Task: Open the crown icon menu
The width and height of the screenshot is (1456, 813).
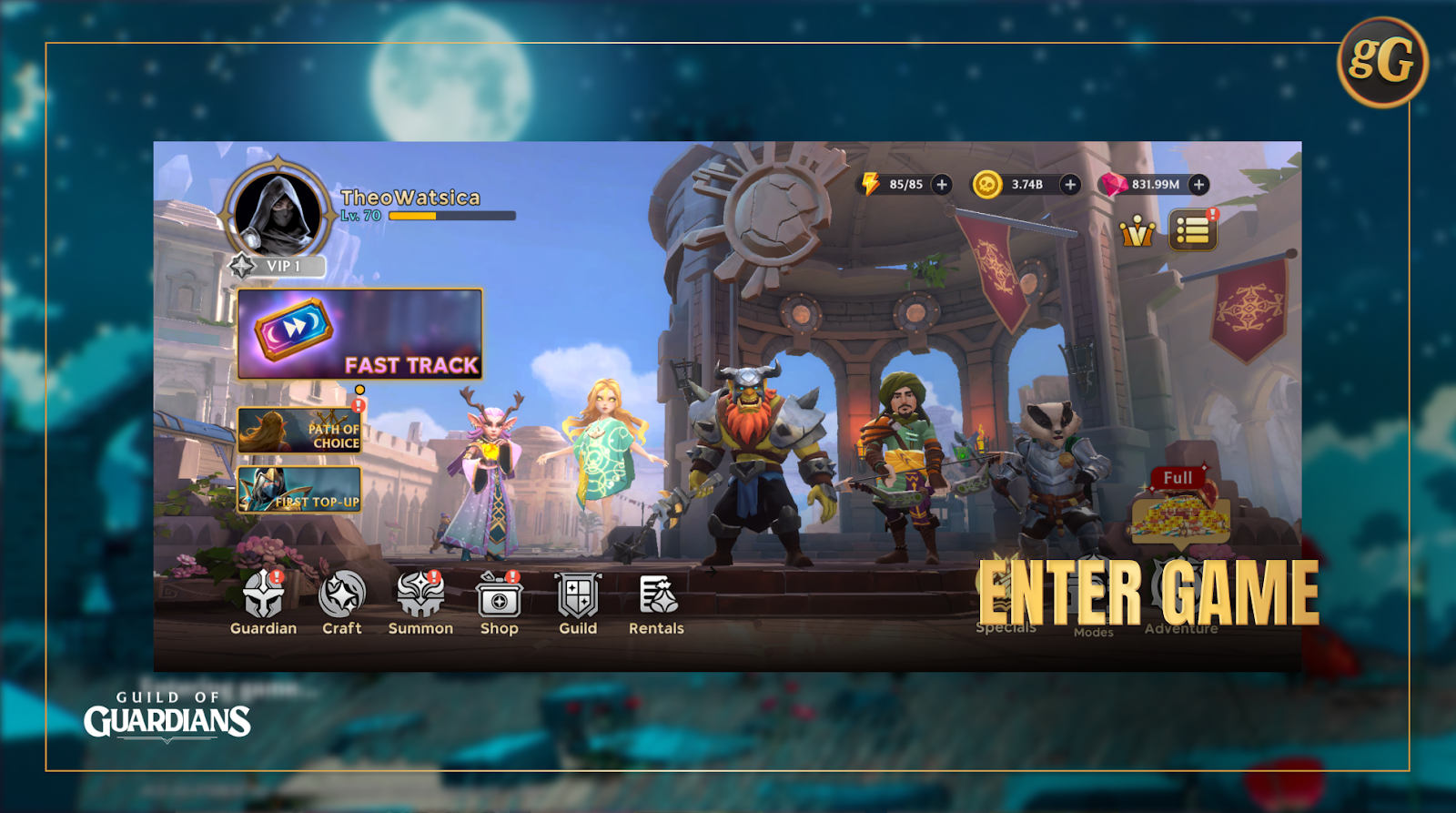Action: (x=1137, y=232)
